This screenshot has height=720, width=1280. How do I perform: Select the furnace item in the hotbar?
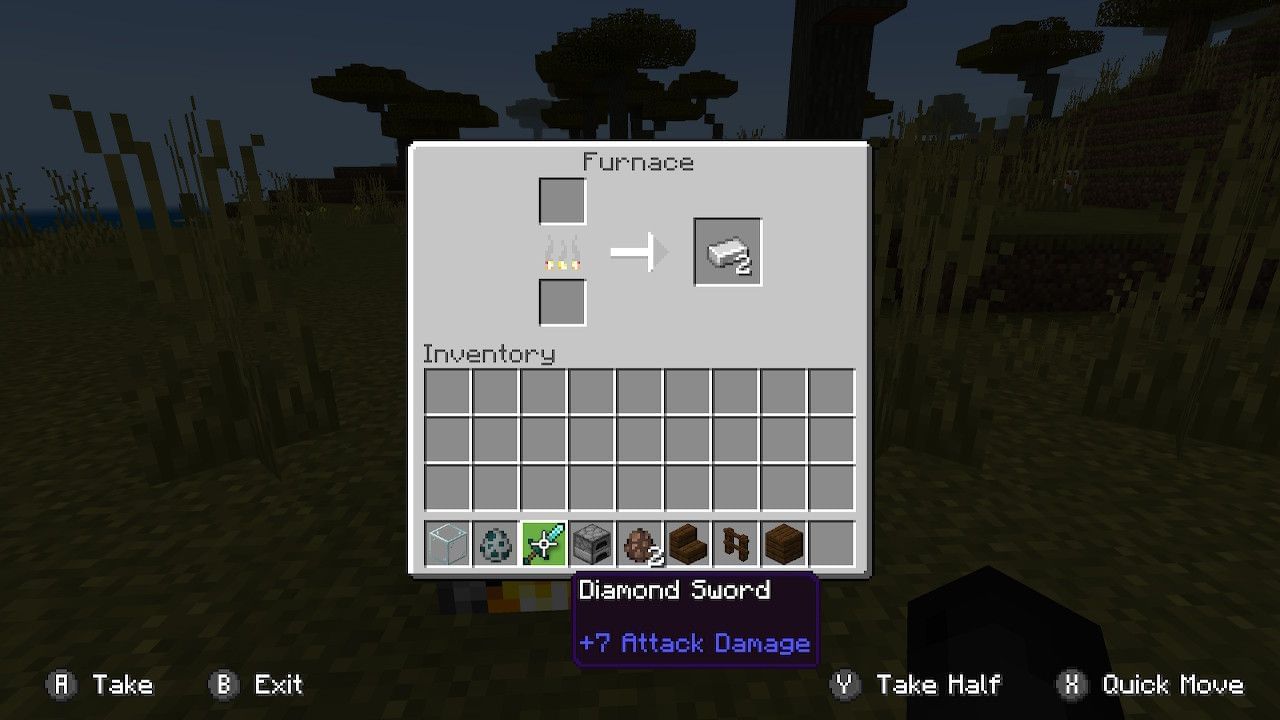591,543
